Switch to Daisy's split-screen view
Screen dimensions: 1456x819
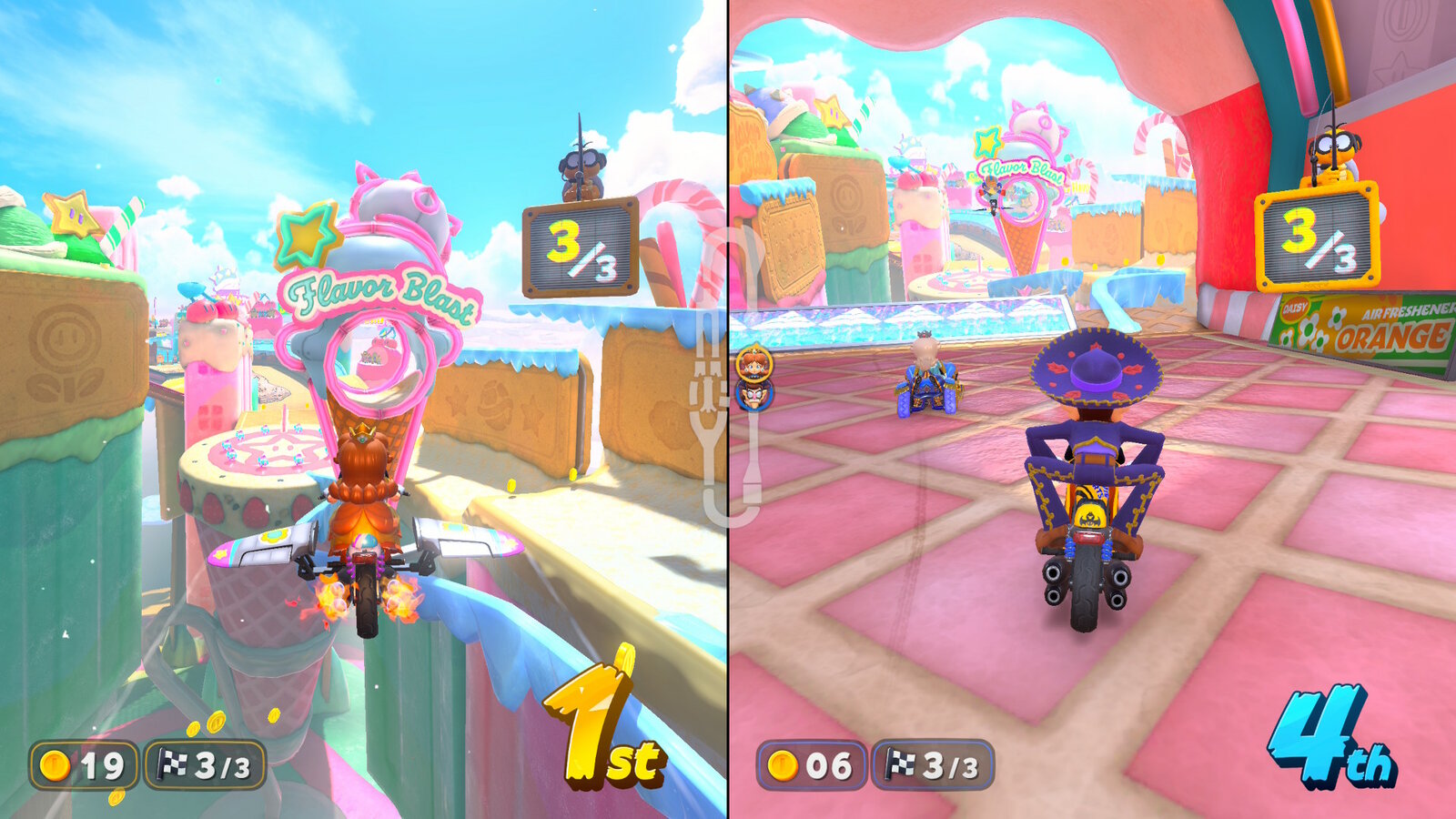[364, 409]
